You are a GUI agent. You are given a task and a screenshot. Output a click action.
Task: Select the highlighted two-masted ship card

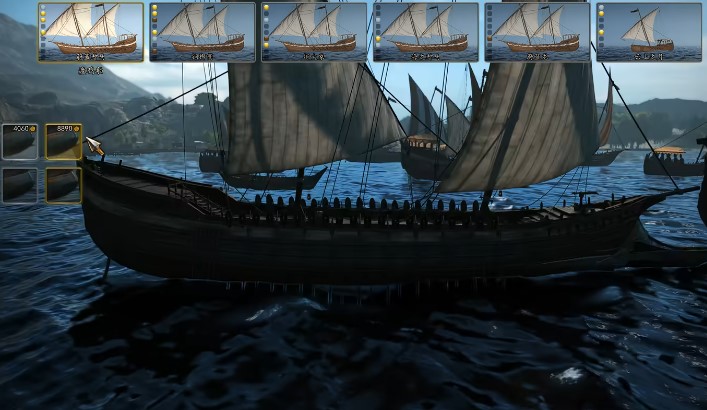coord(91,32)
